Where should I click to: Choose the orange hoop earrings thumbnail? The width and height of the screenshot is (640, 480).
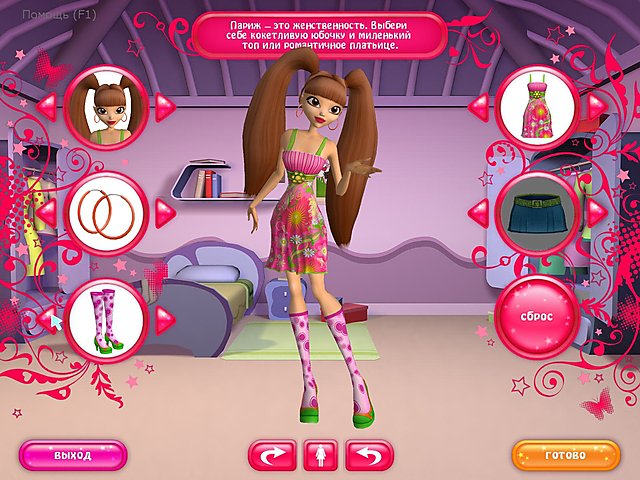[105, 212]
